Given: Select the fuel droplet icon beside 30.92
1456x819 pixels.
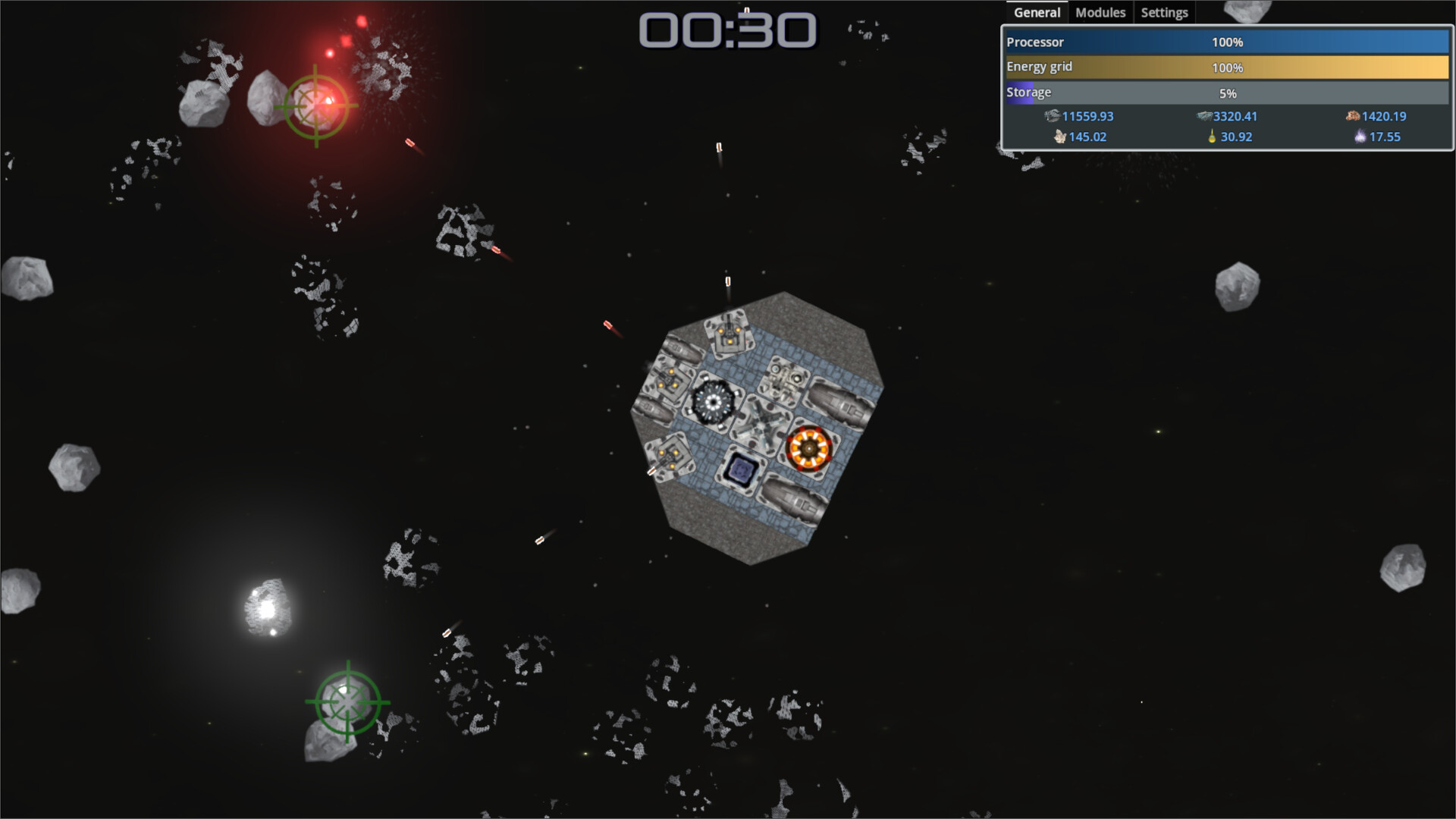Looking at the screenshot, I should [1212, 136].
